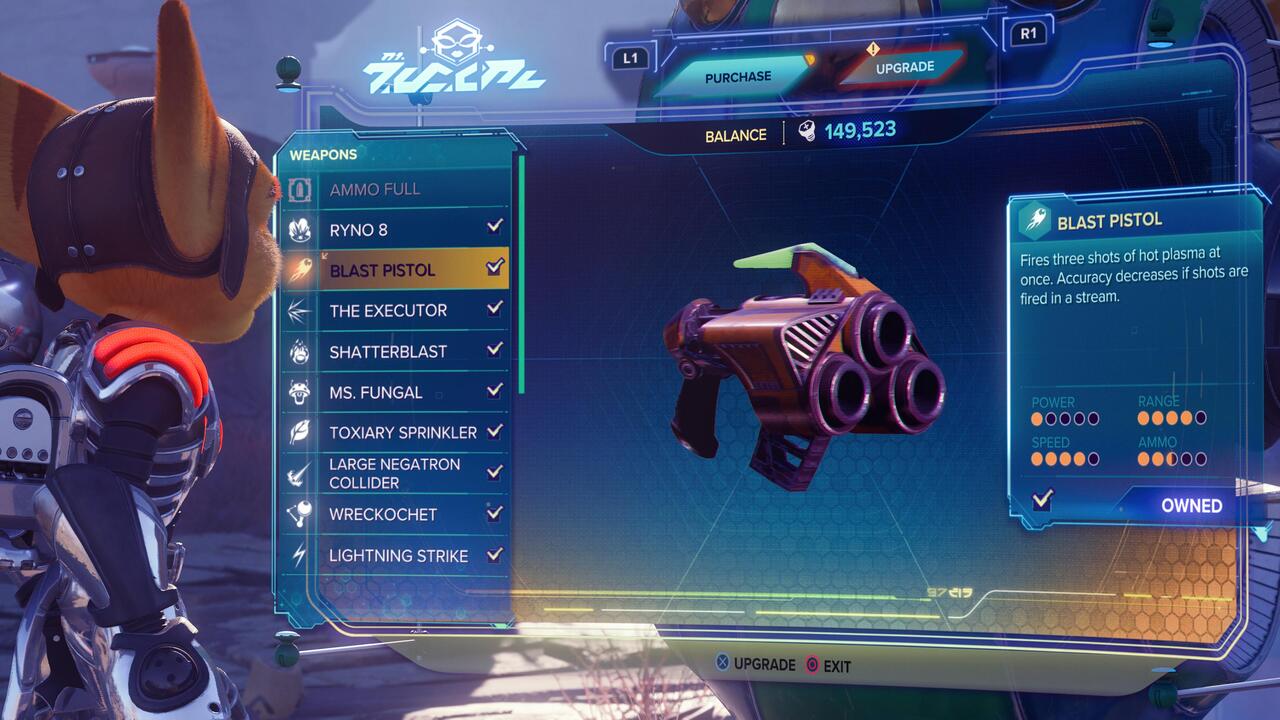Select the RYNO 8 weapon icon
This screenshot has width=1280, height=720.
[x=301, y=228]
